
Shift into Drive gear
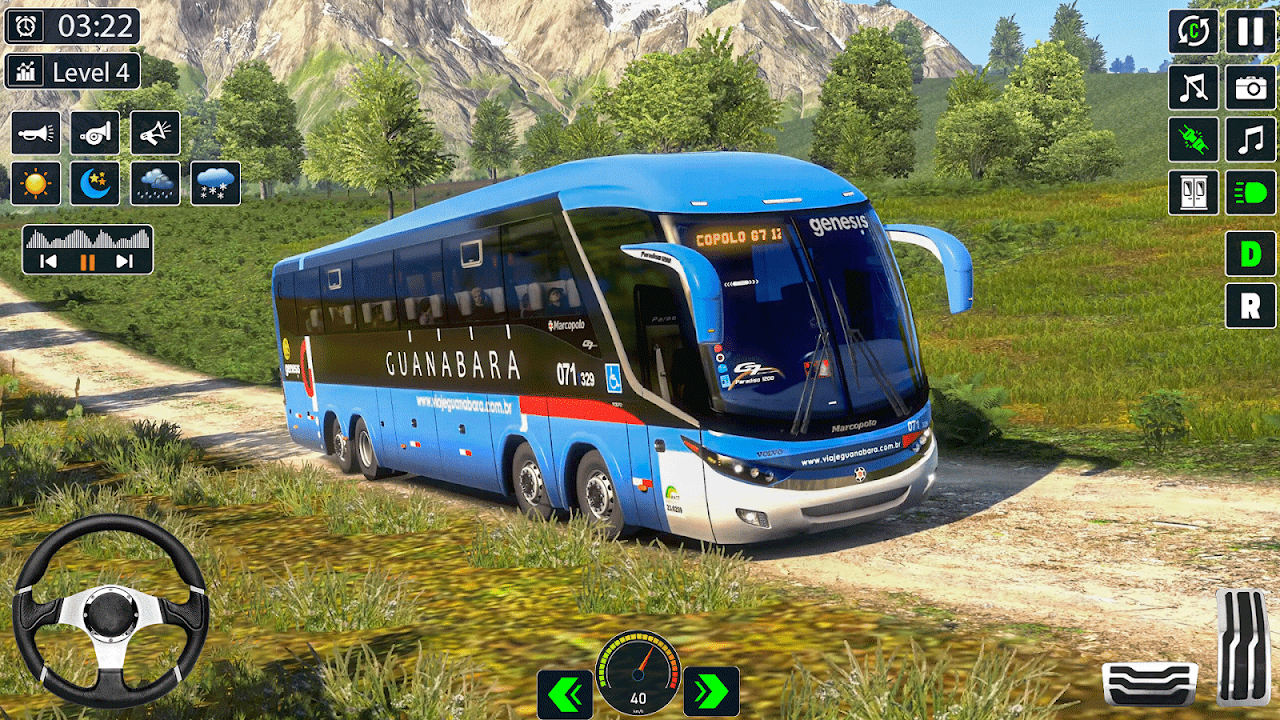(x=1250, y=253)
